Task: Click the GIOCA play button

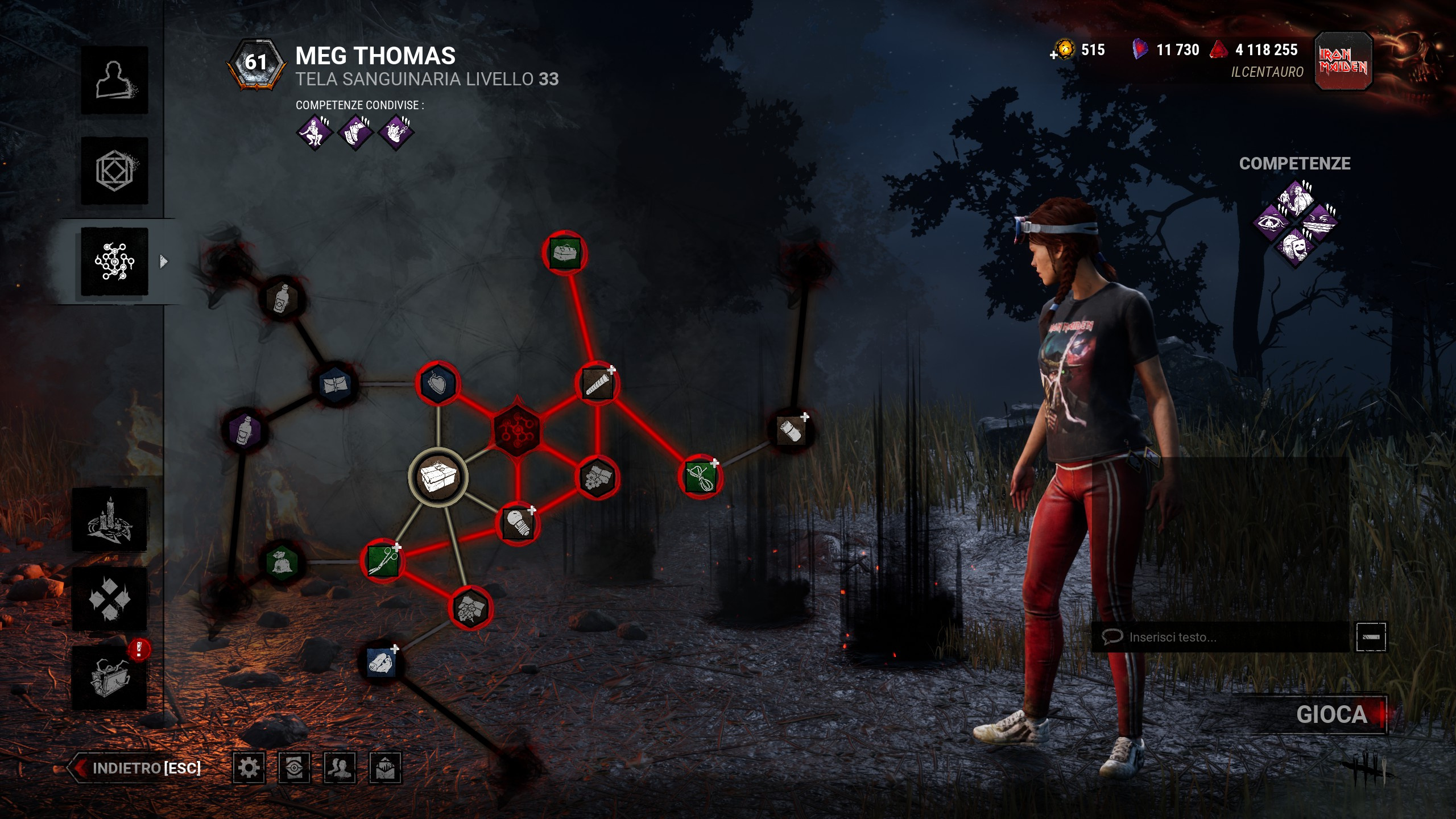Action: tap(1331, 714)
